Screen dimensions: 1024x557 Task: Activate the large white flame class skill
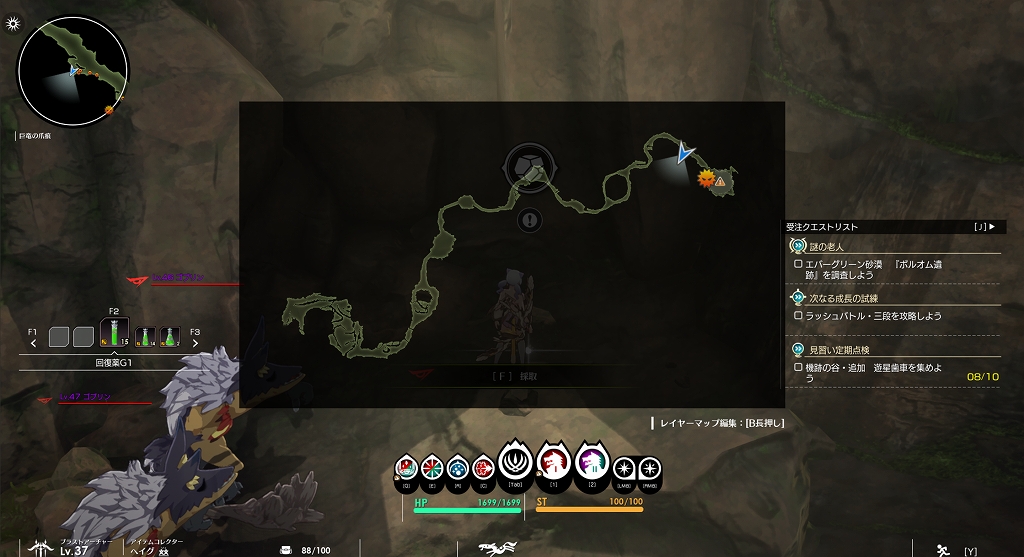[x=515, y=463]
